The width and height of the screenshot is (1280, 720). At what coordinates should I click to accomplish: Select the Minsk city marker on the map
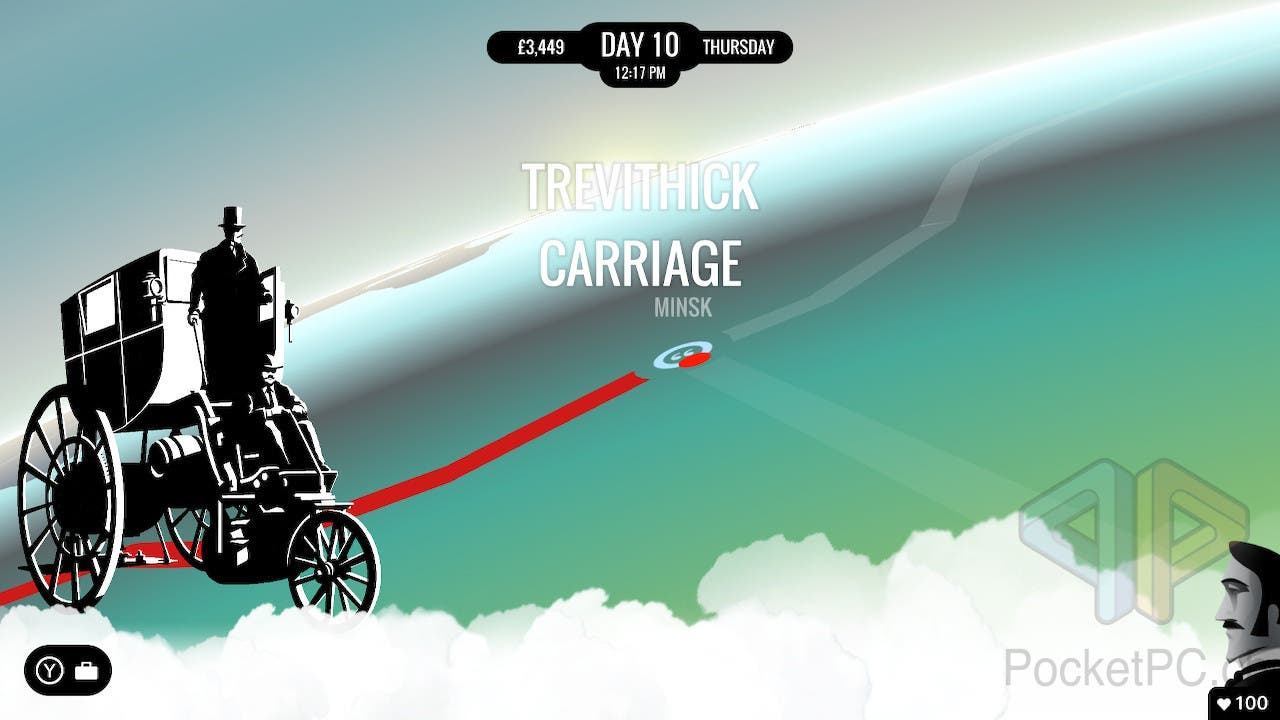tap(683, 356)
